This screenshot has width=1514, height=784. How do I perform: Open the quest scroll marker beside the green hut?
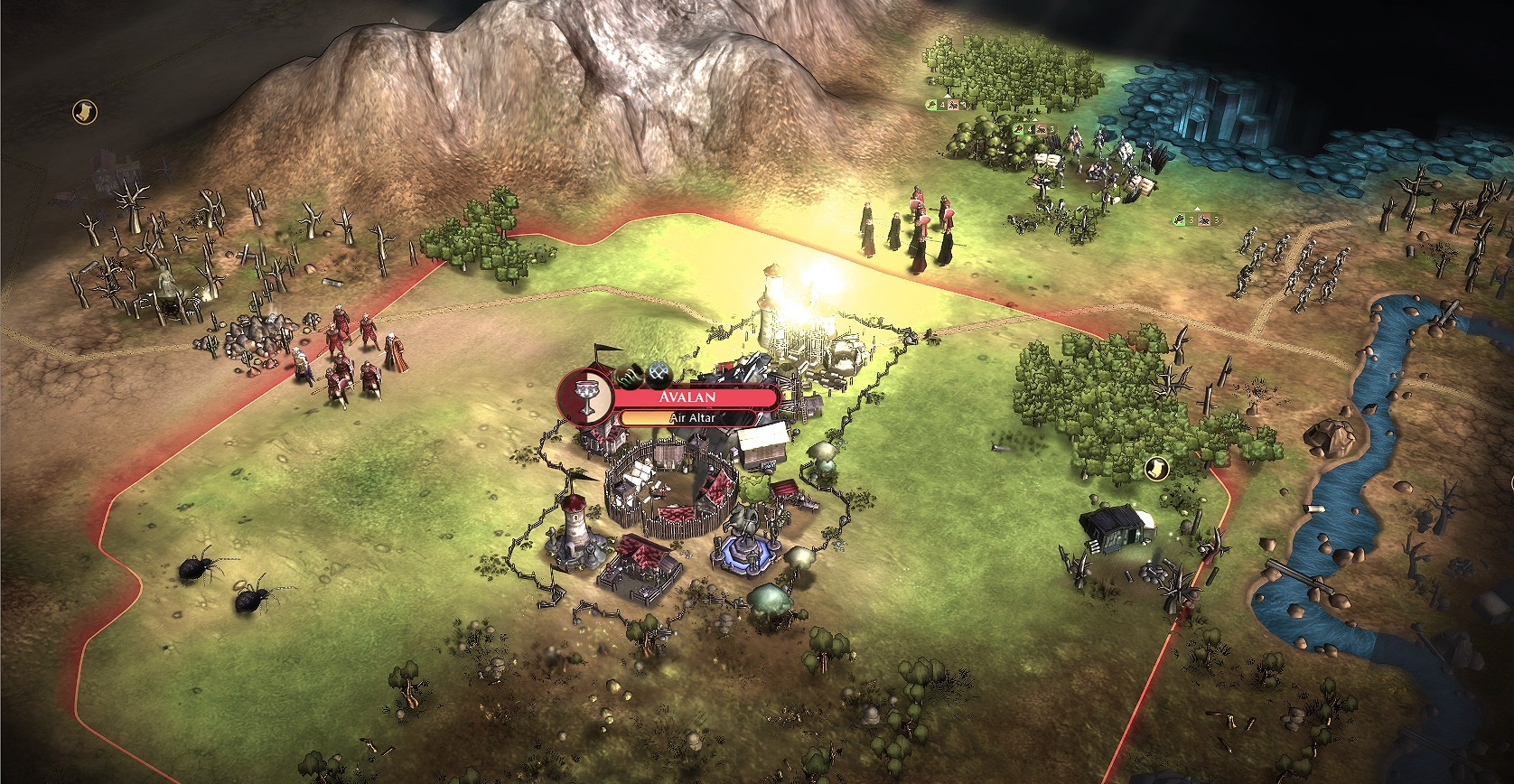1155,468
